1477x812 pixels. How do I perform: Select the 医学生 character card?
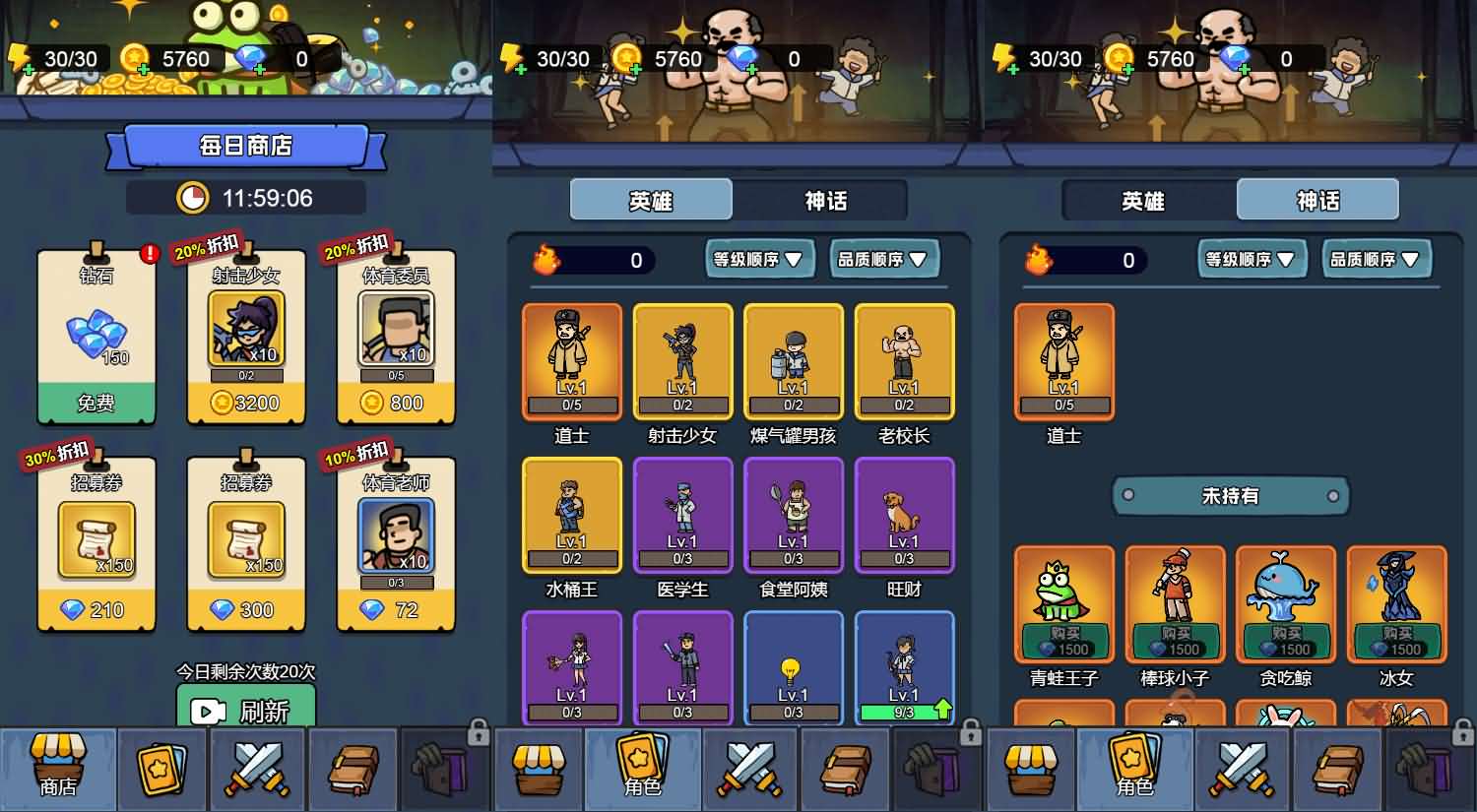[x=682, y=515]
